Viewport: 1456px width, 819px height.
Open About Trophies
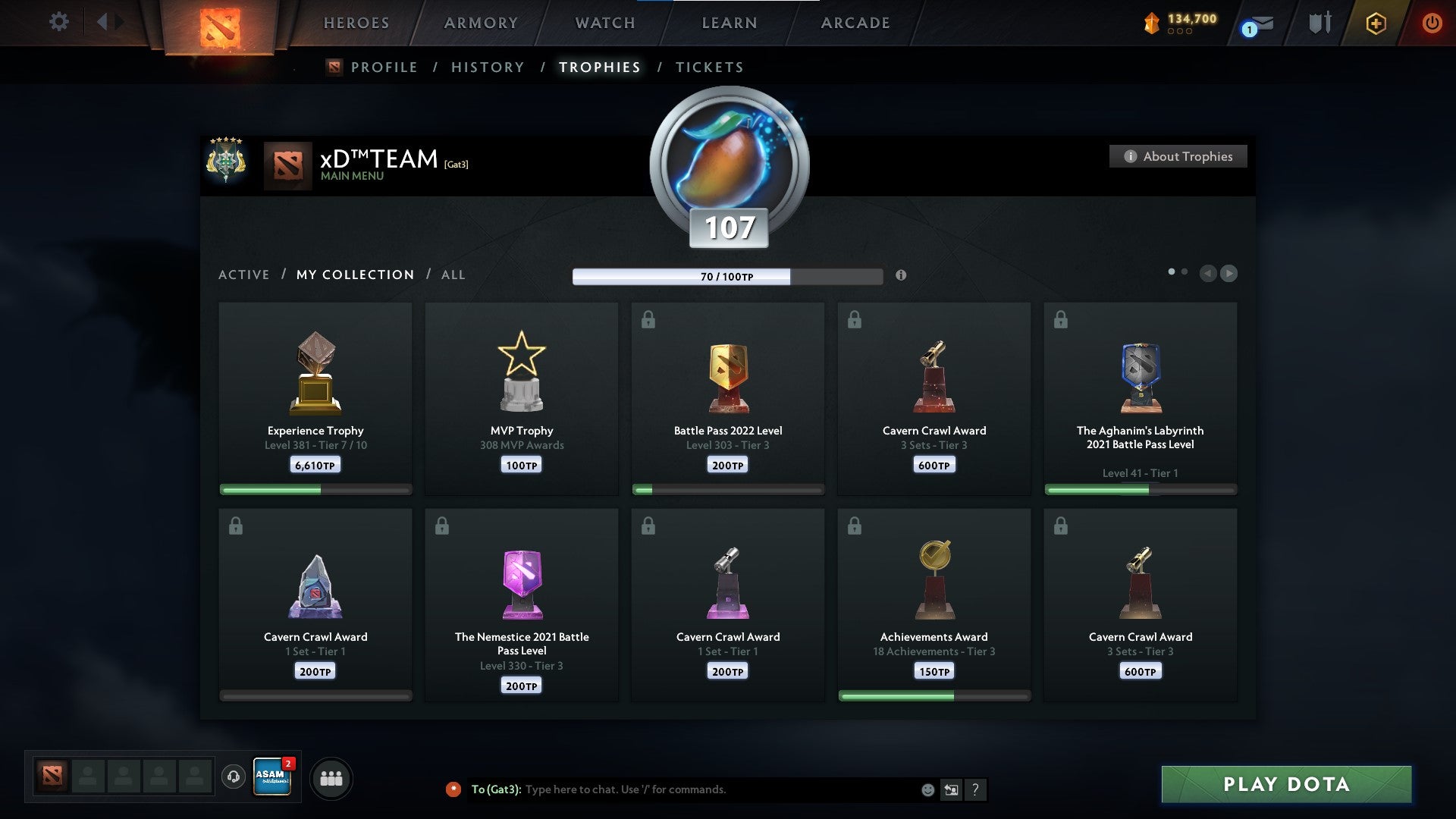point(1178,156)
